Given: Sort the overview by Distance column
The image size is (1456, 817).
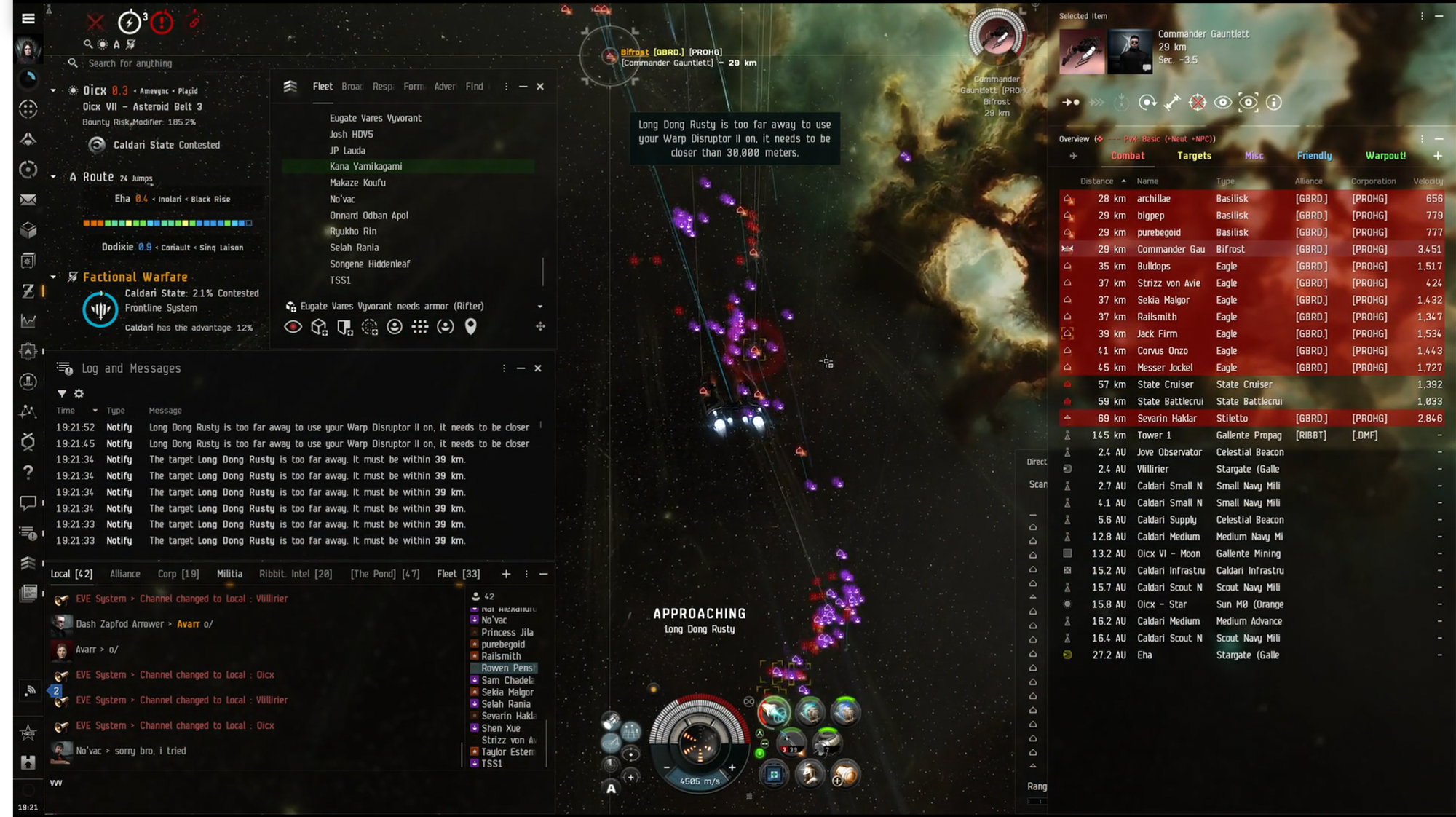Looking at the screenshot, I should point(1096,181).
